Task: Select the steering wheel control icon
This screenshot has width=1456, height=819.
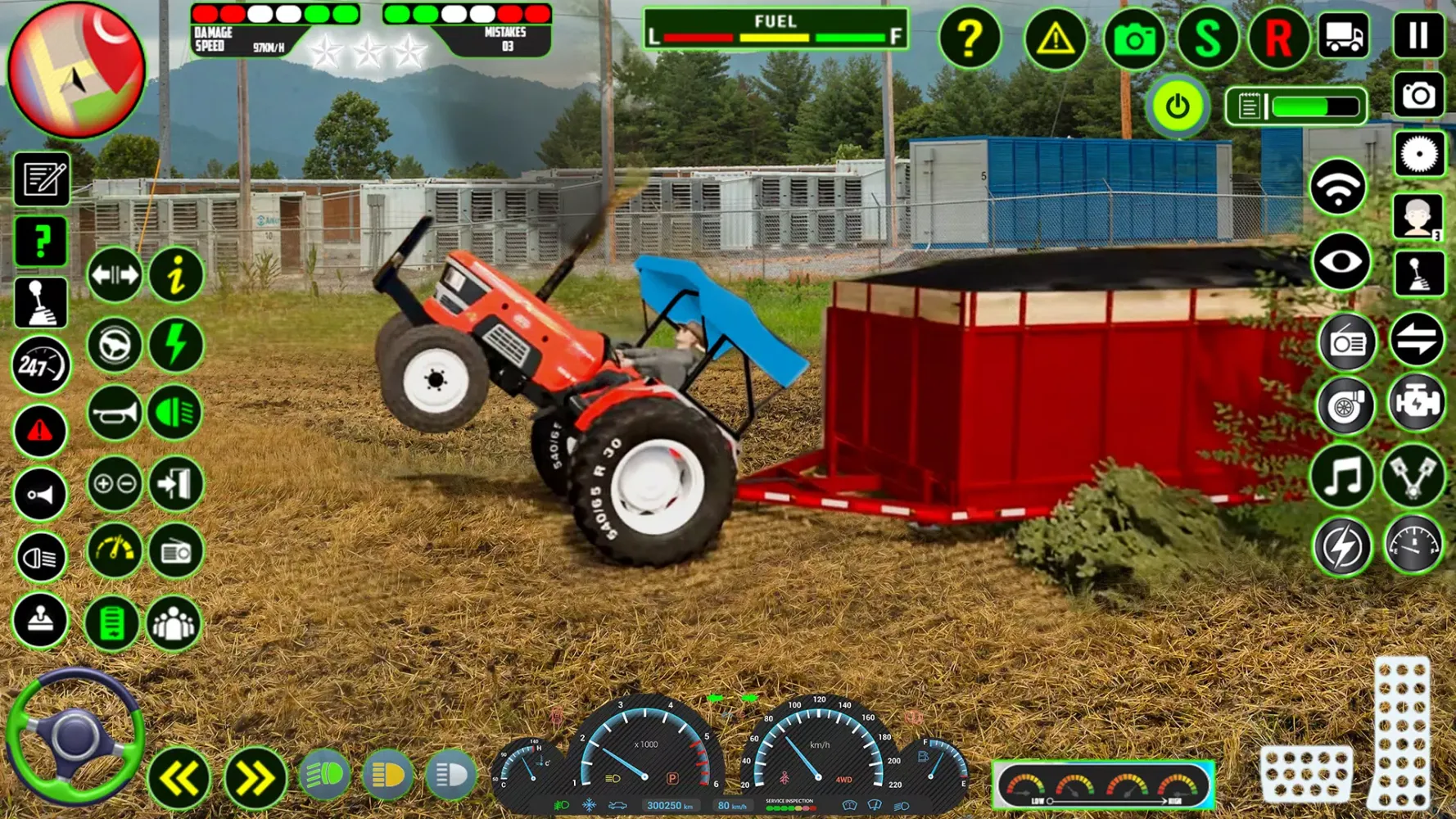Action: click(112, 346)
